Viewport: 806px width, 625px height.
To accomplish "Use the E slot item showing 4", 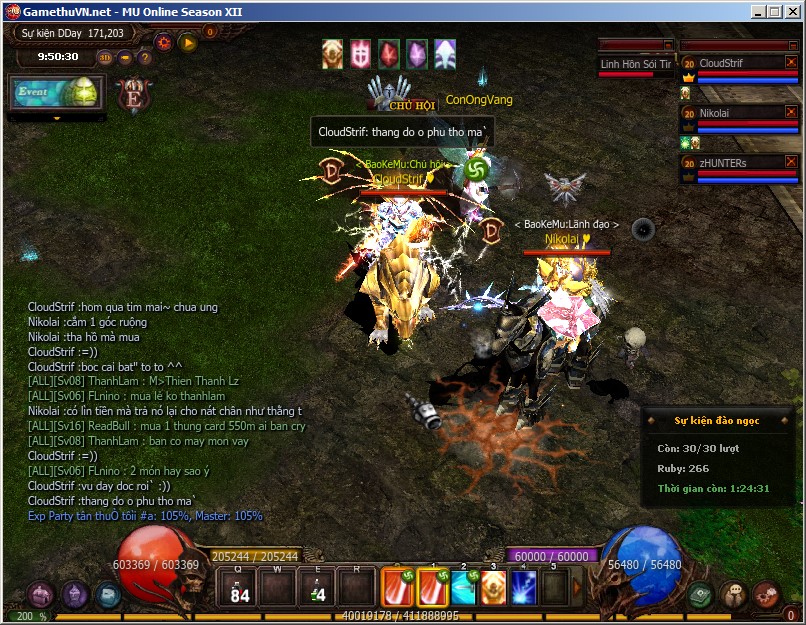I will tap(317, 588).
